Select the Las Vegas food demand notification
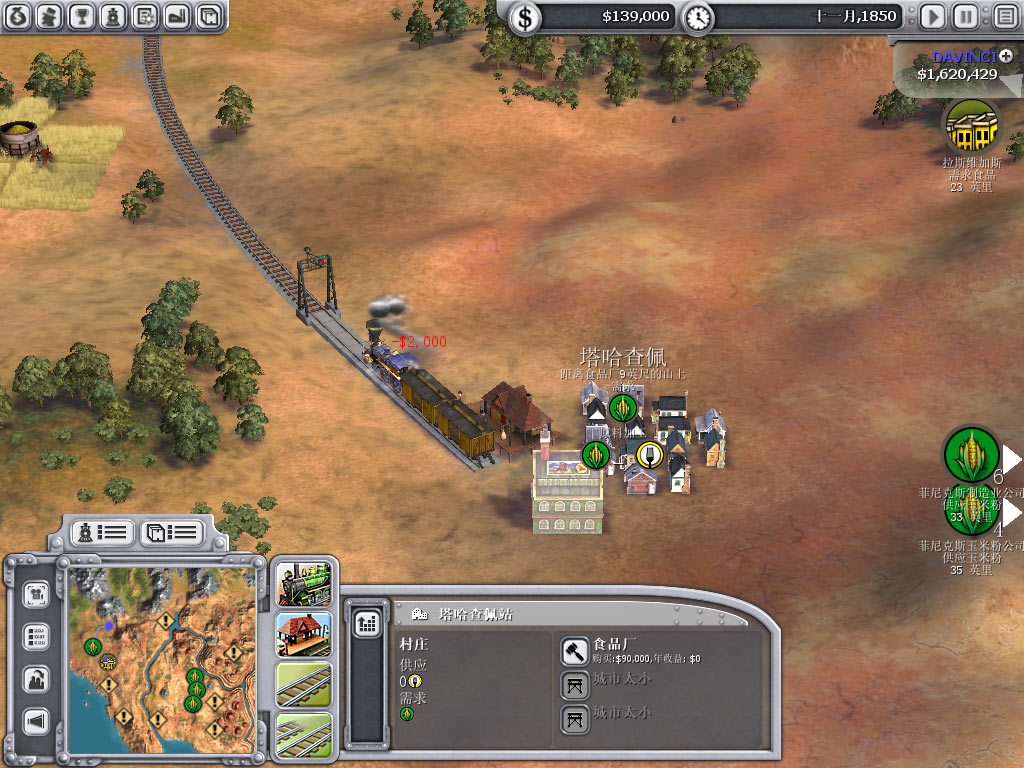Viewport: 1024px width, 768px height. [x=971, y=126]
